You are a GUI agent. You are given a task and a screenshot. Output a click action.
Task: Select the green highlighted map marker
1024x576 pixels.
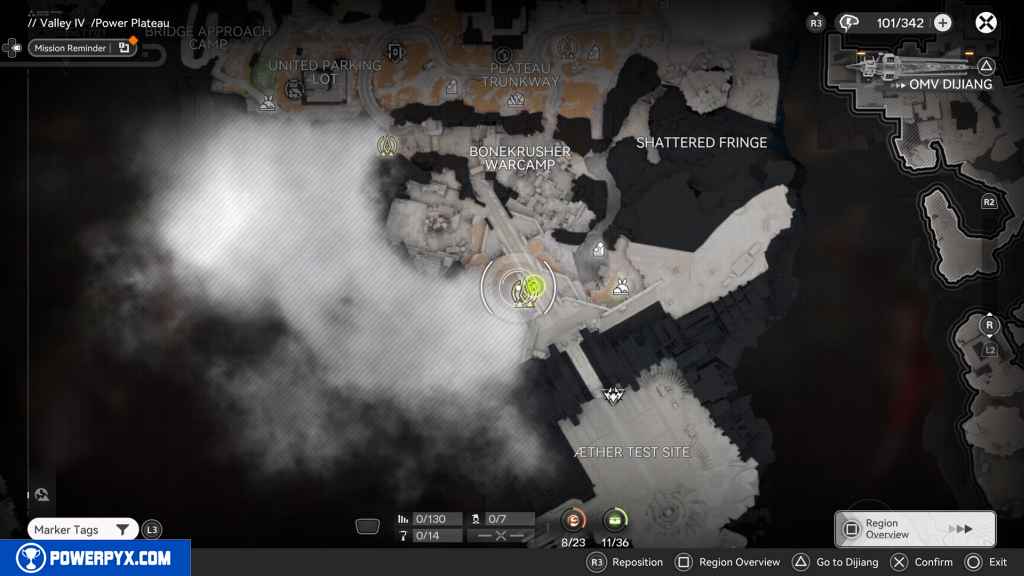pyautogui.click(x=535, y=287)
